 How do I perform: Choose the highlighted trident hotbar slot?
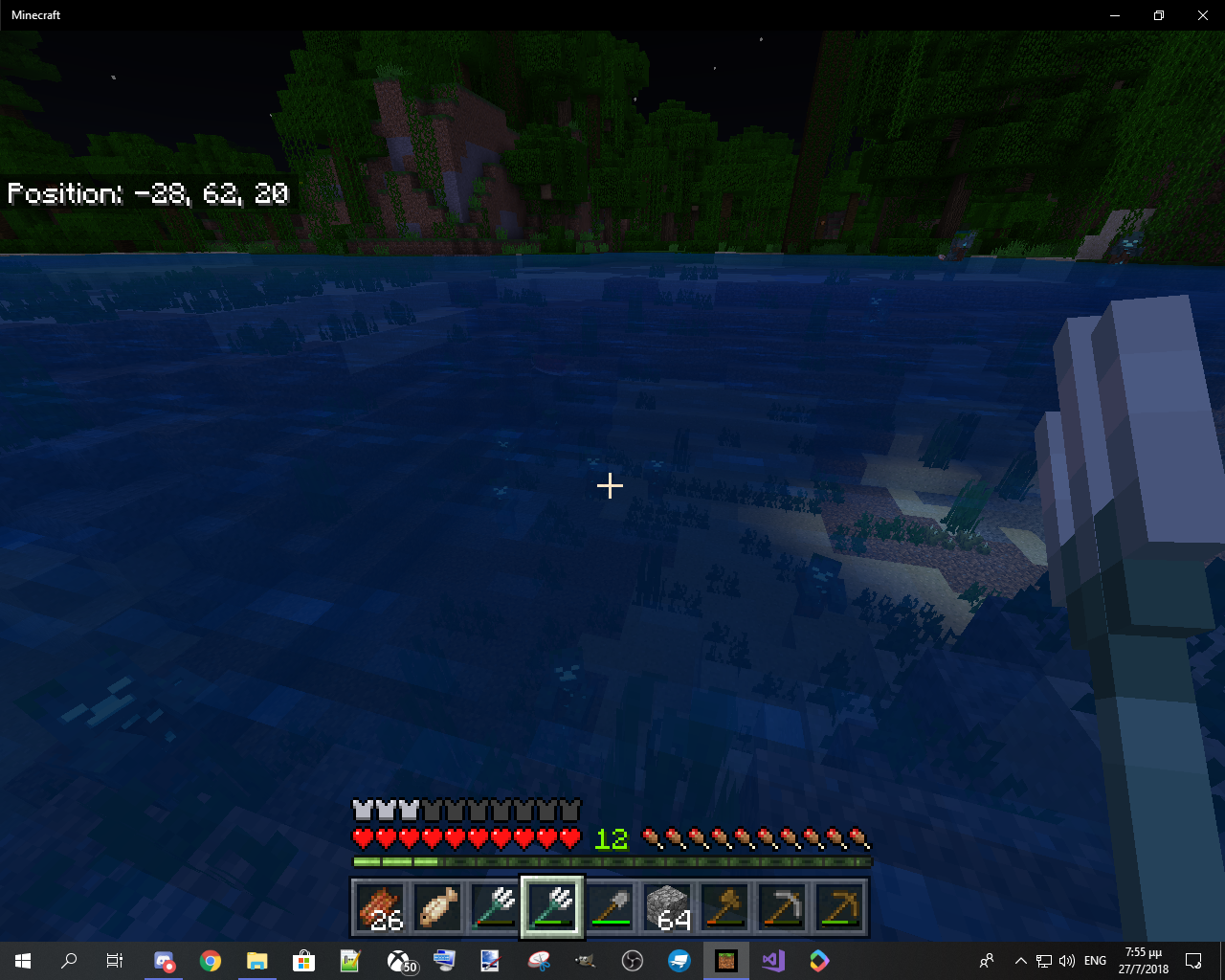(552, 907)
